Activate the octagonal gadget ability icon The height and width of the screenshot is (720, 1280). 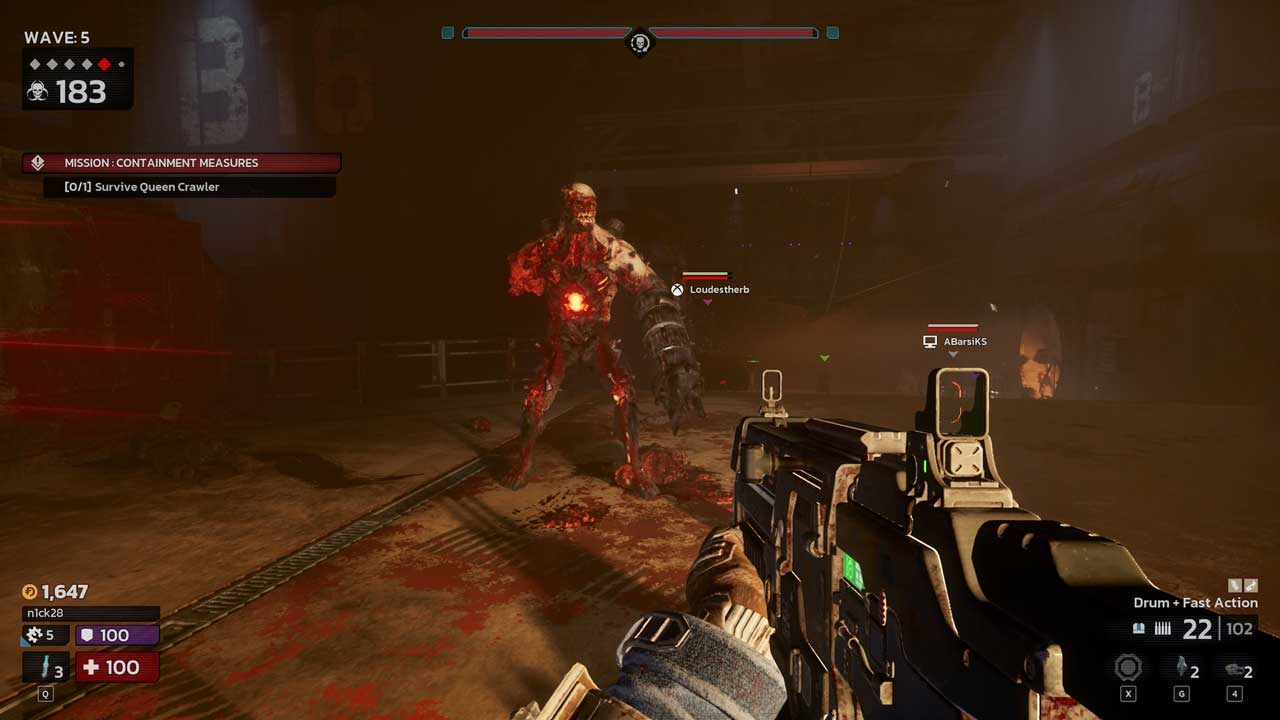tap(1129, 668)
